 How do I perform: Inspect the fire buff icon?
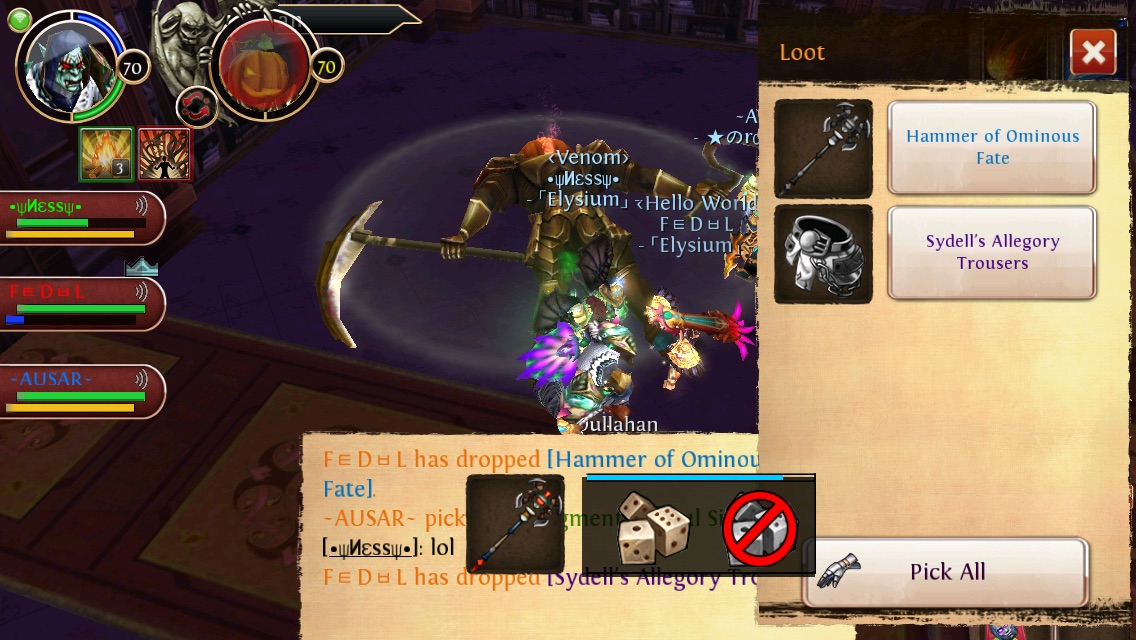click(106, 154)
